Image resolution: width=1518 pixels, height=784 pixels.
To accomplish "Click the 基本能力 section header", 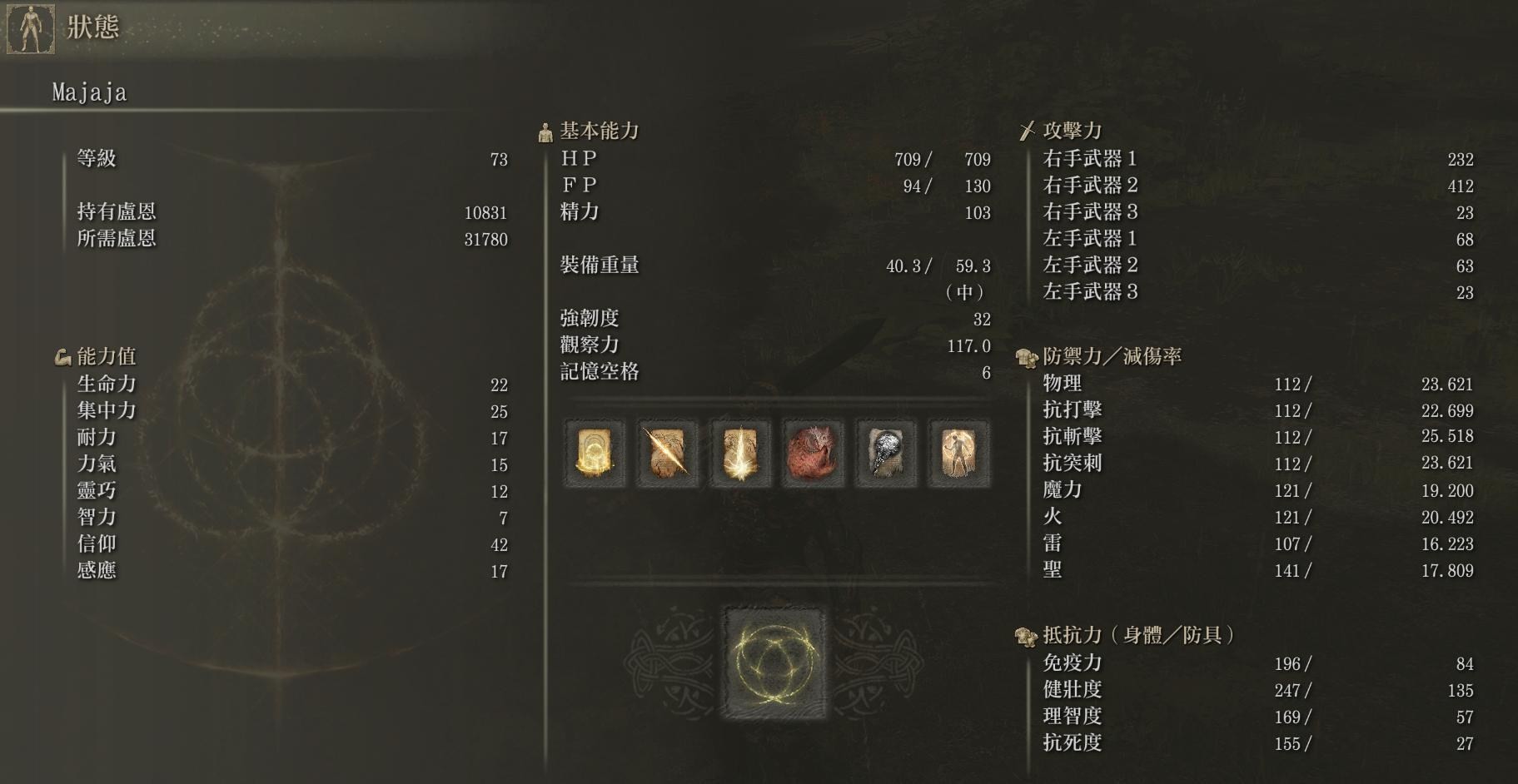I will click(596, 130).
